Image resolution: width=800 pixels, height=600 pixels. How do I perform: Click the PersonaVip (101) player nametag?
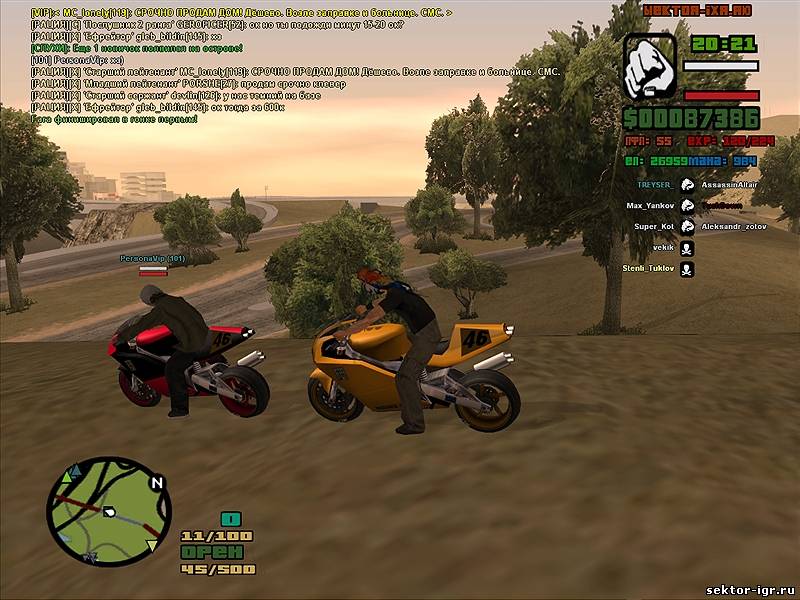tap(152, 258)
